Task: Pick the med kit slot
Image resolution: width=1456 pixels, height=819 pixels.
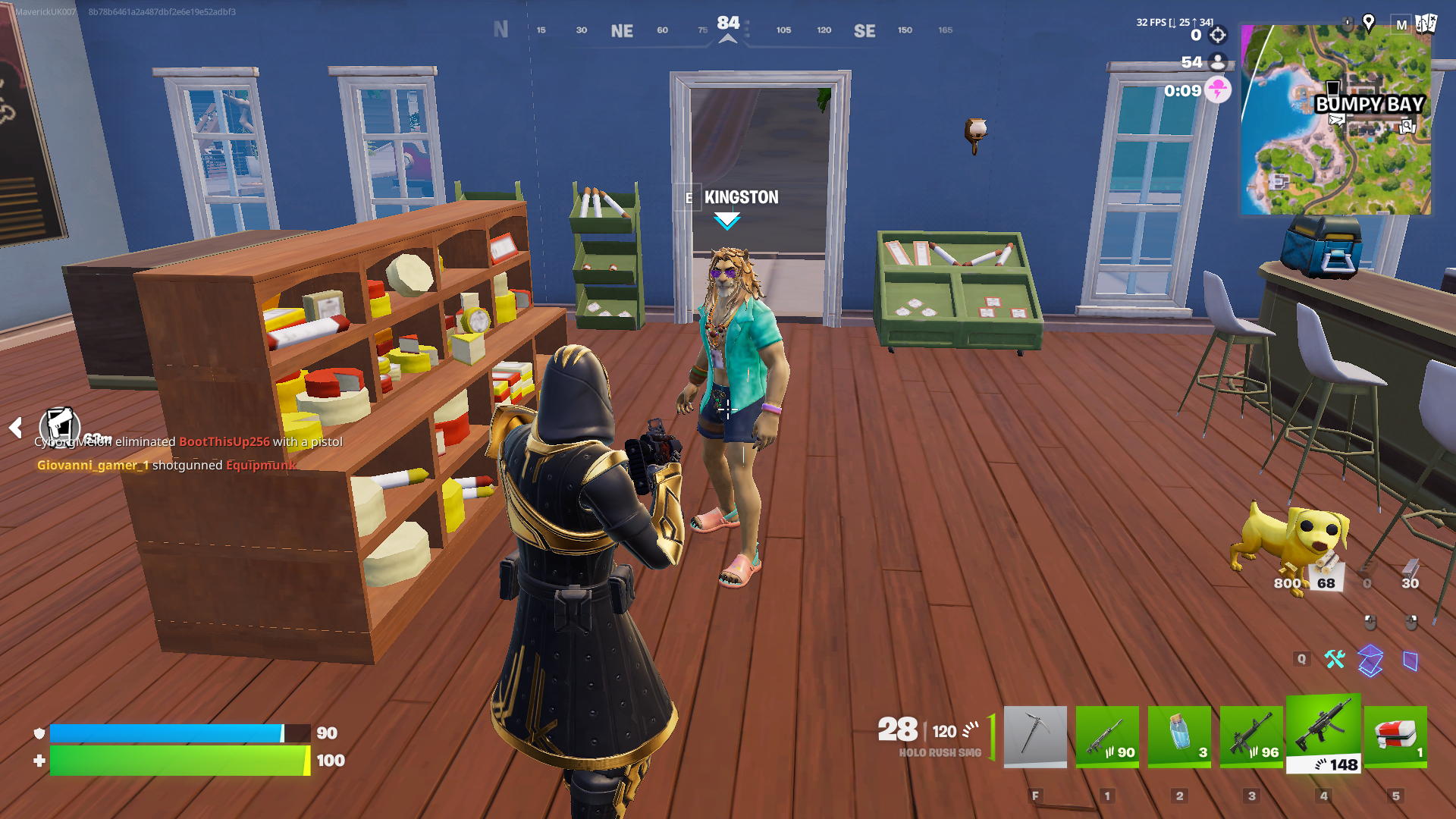Action: pyautogui.click(x=1395, y=736)
